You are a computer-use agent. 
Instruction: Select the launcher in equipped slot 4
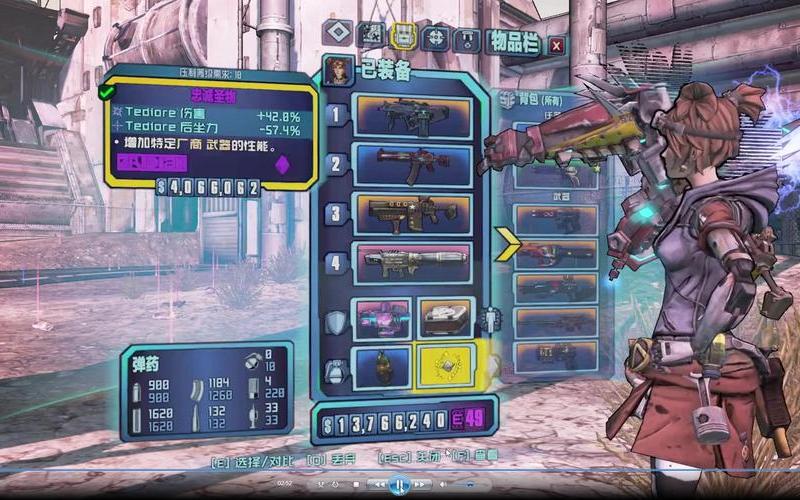click(x=414, y=262)
